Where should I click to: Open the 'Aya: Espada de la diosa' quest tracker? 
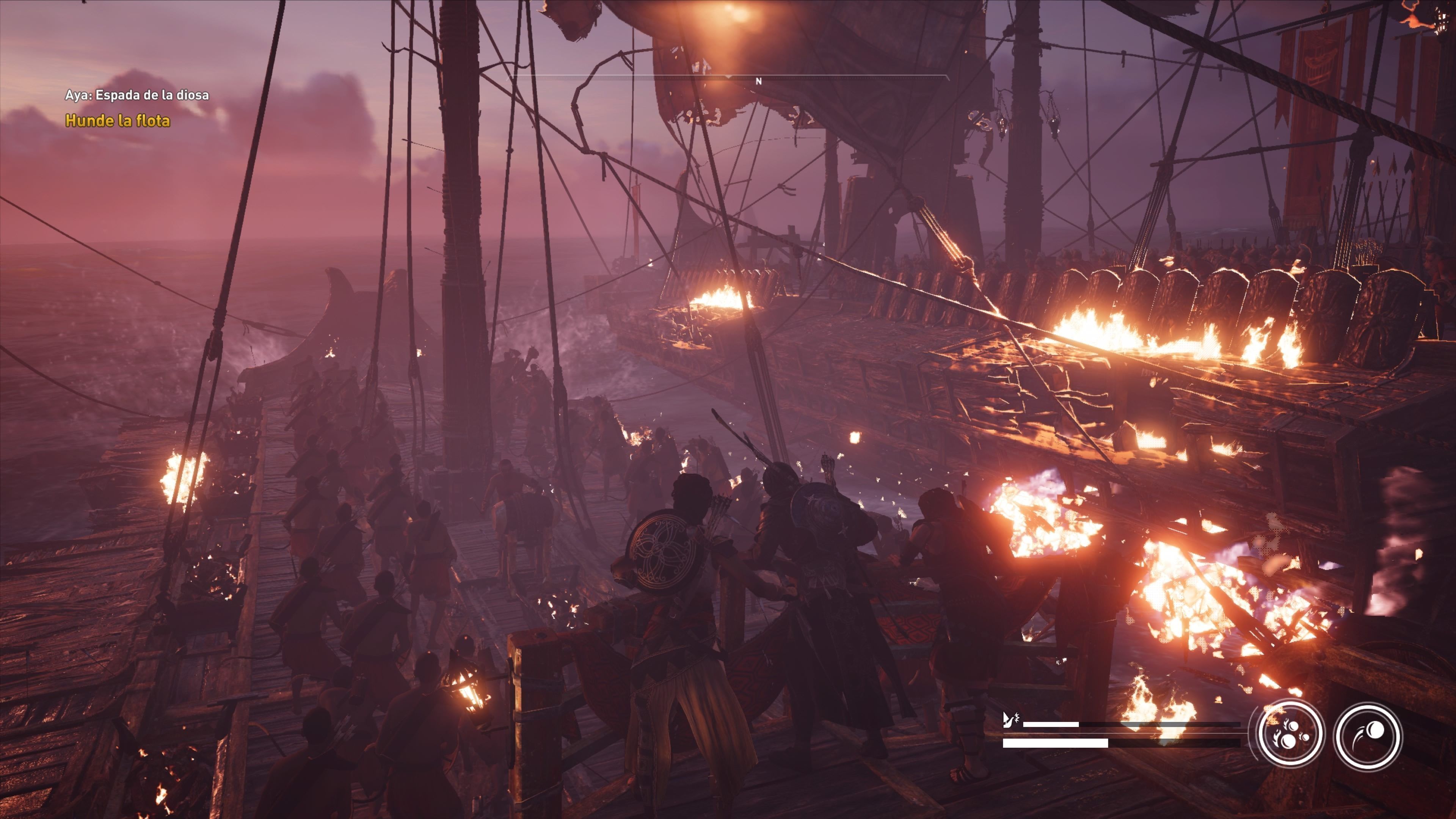pyautogui.click(x=137, y=95)
